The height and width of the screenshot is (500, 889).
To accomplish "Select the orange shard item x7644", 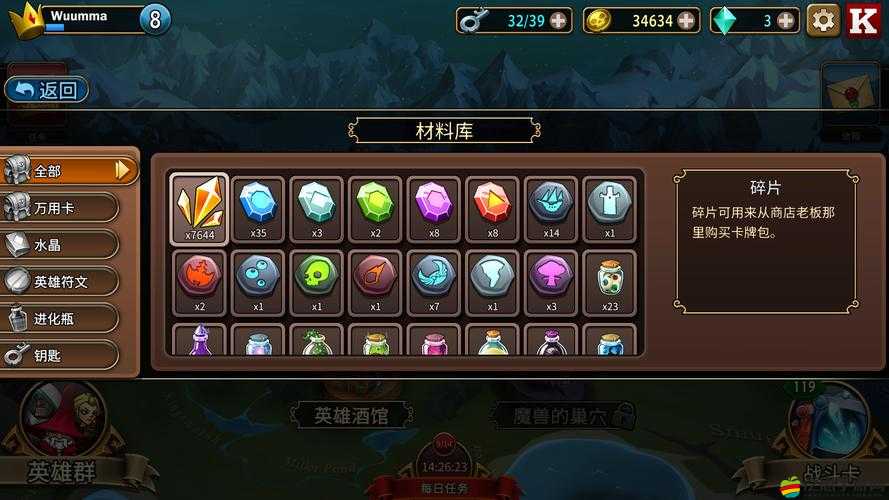I will click(200, 208).
